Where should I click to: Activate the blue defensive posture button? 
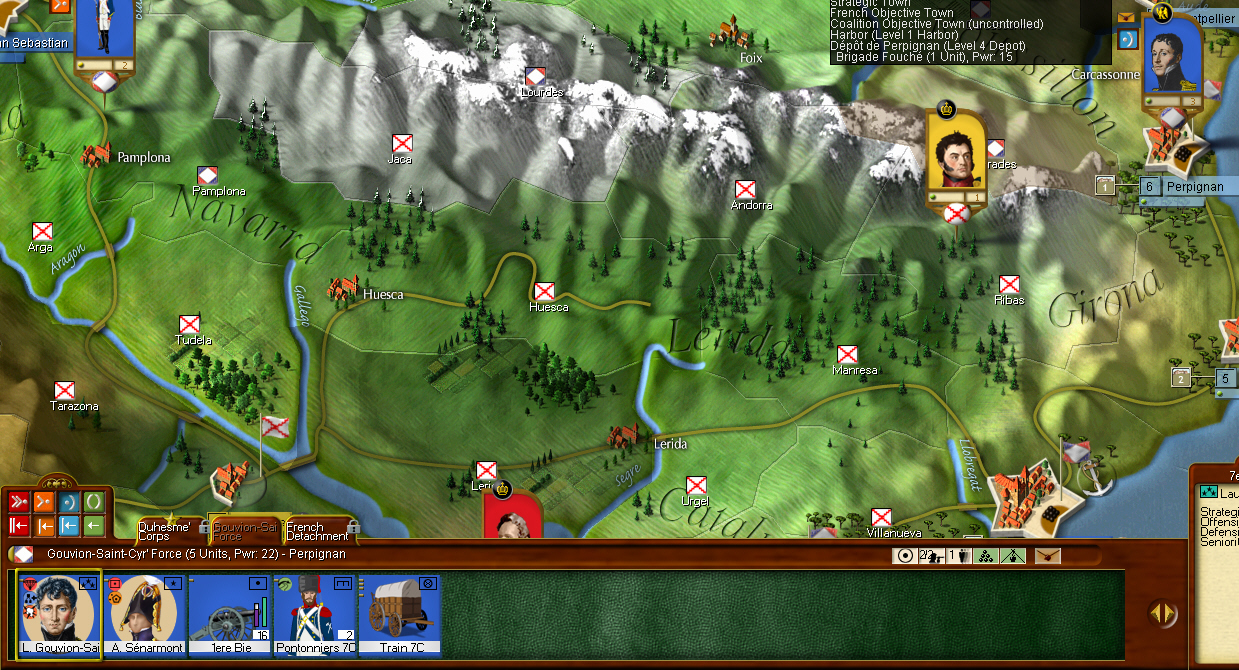click(69, 502)
